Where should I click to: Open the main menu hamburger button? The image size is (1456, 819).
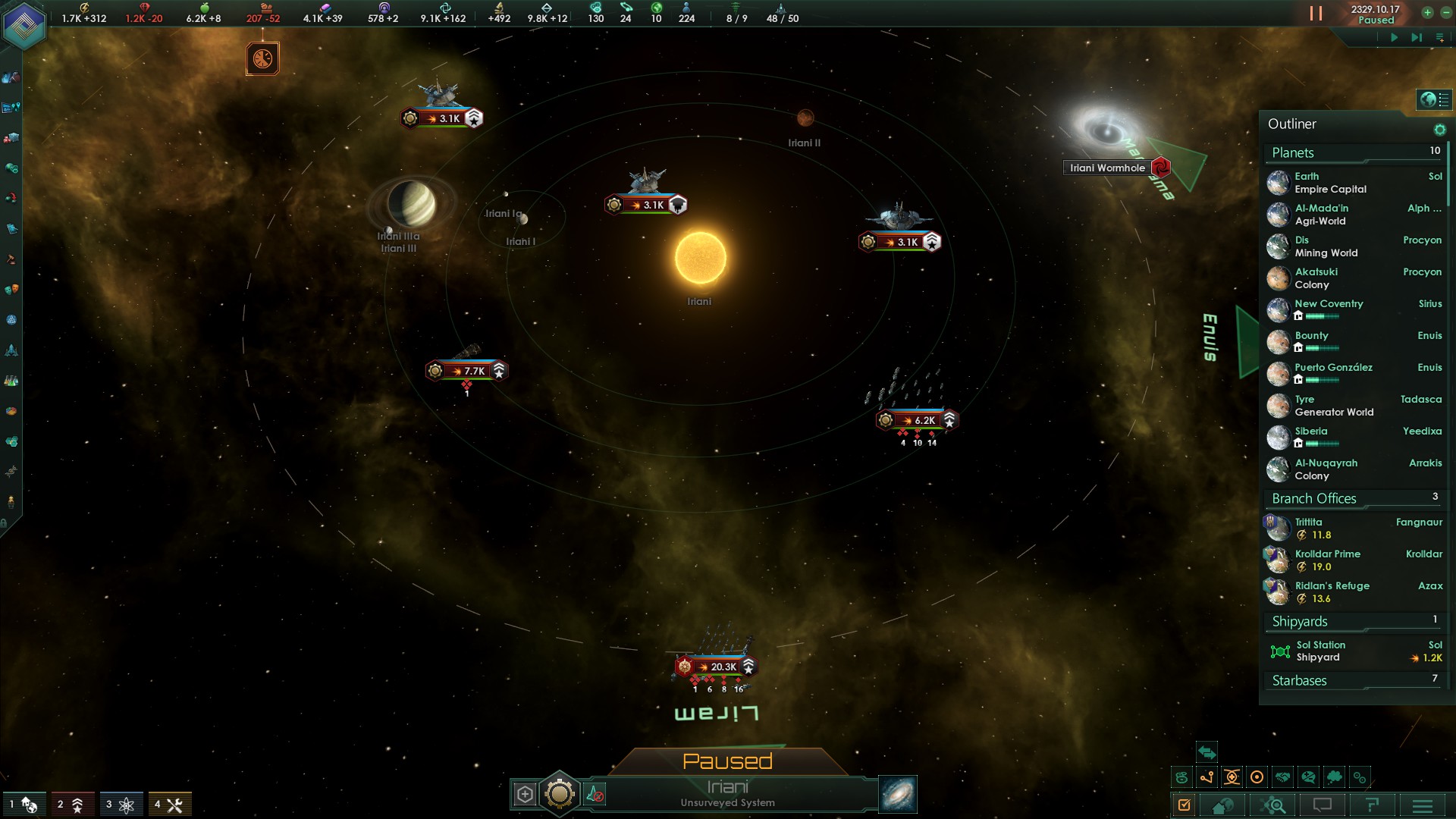(1423, 805)
